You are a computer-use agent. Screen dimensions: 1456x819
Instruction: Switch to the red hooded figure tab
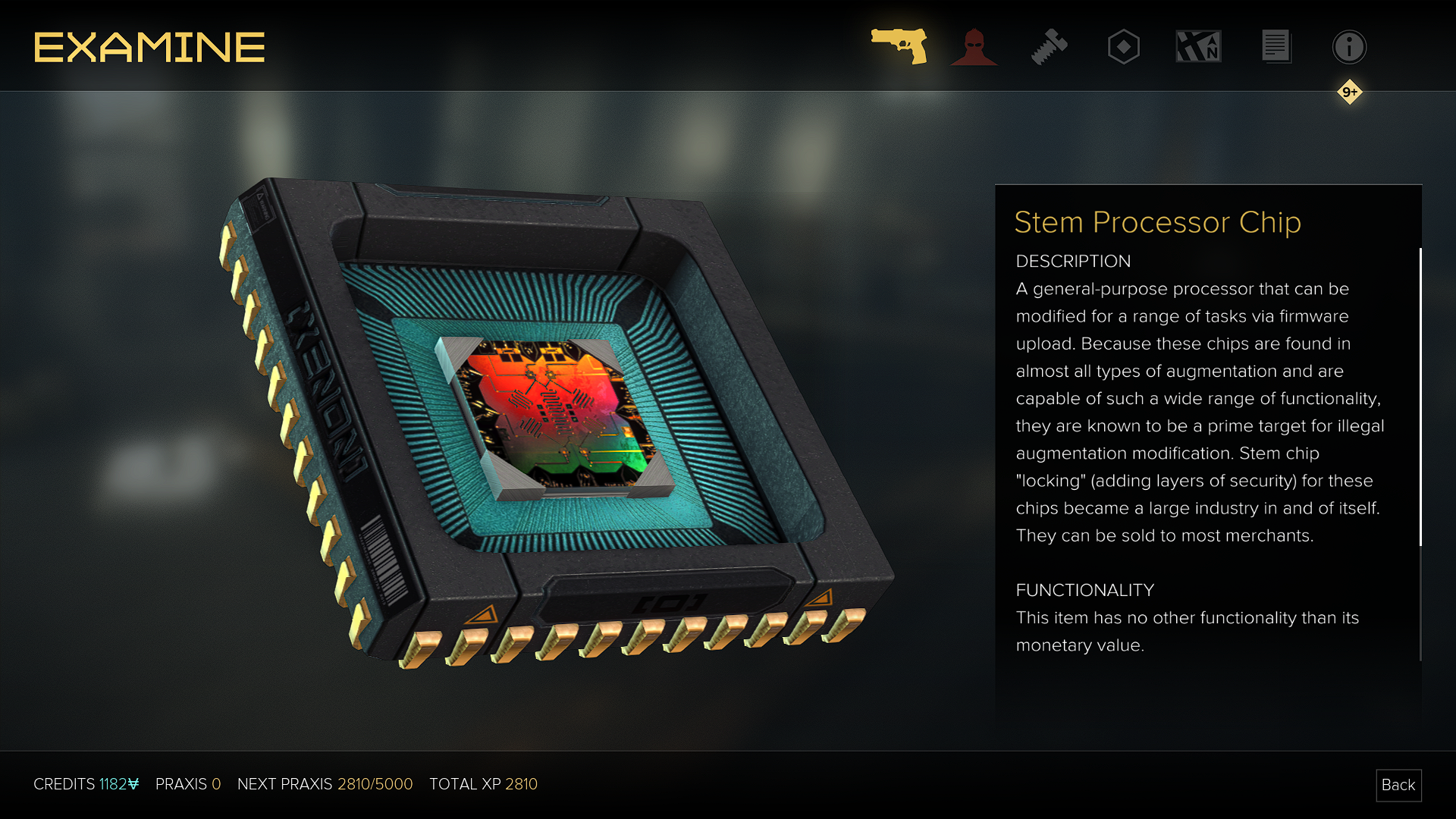(x=974, y=47)
